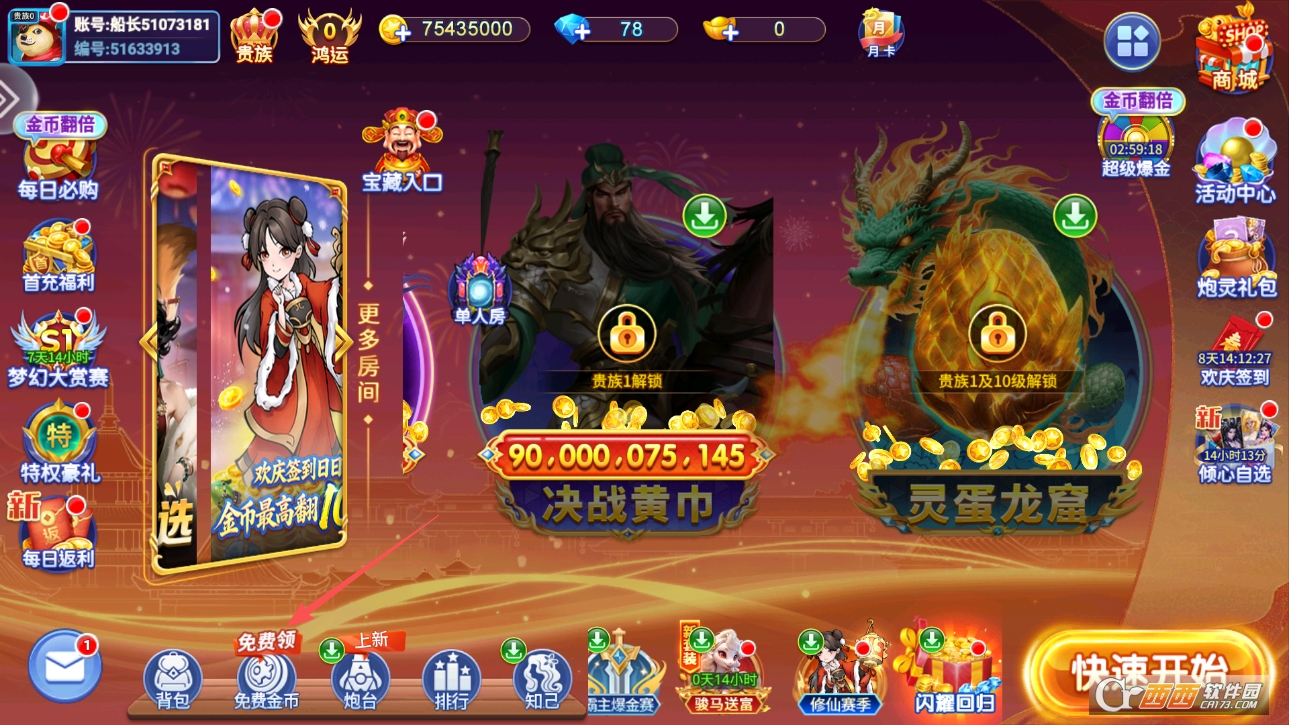Select the 灵蛋龙窟 room
This screenshot has height=725, width=1289.
click(x=997, y=400)
